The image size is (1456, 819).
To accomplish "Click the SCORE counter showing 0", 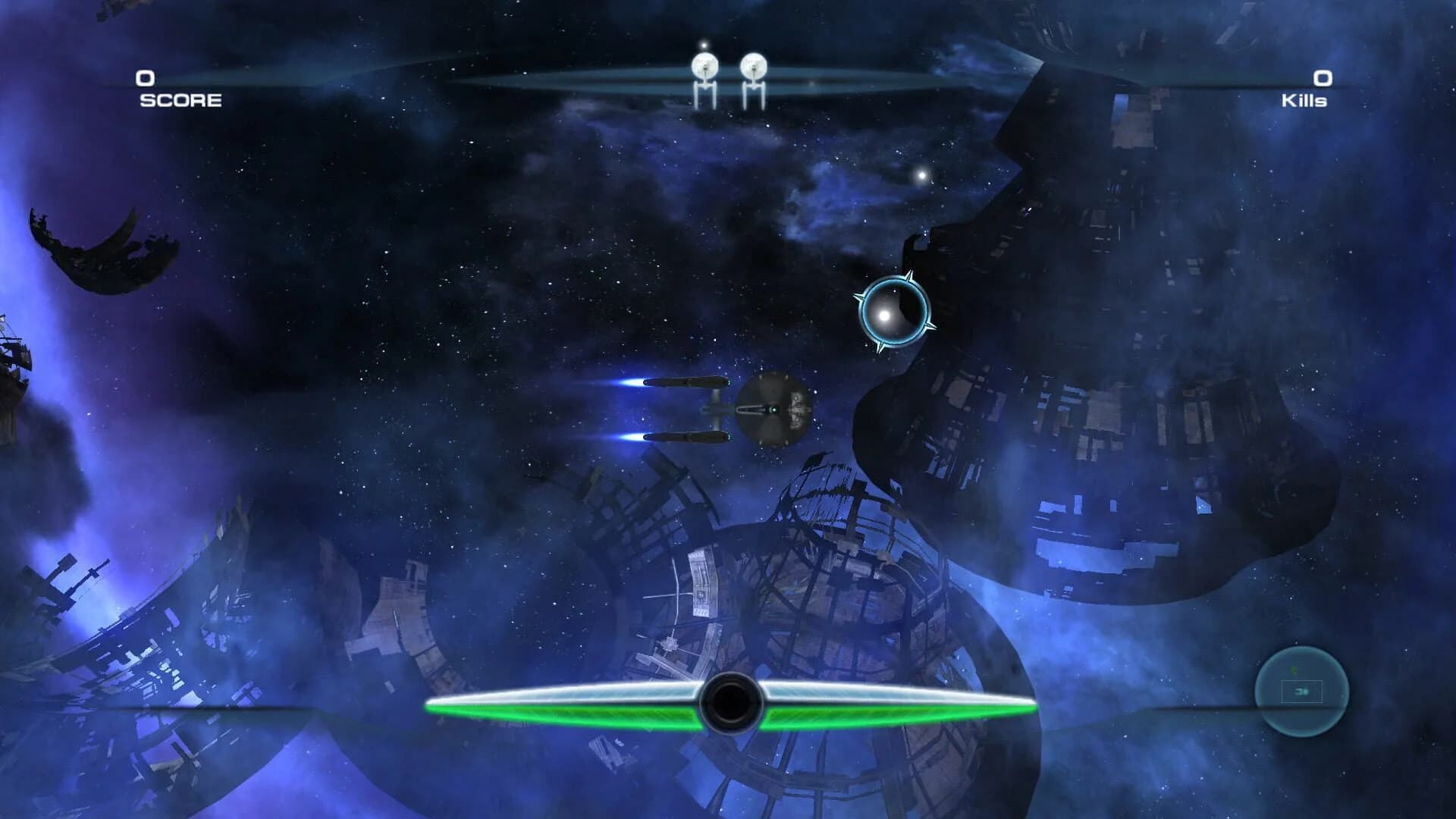I will (x=144, y=77).
